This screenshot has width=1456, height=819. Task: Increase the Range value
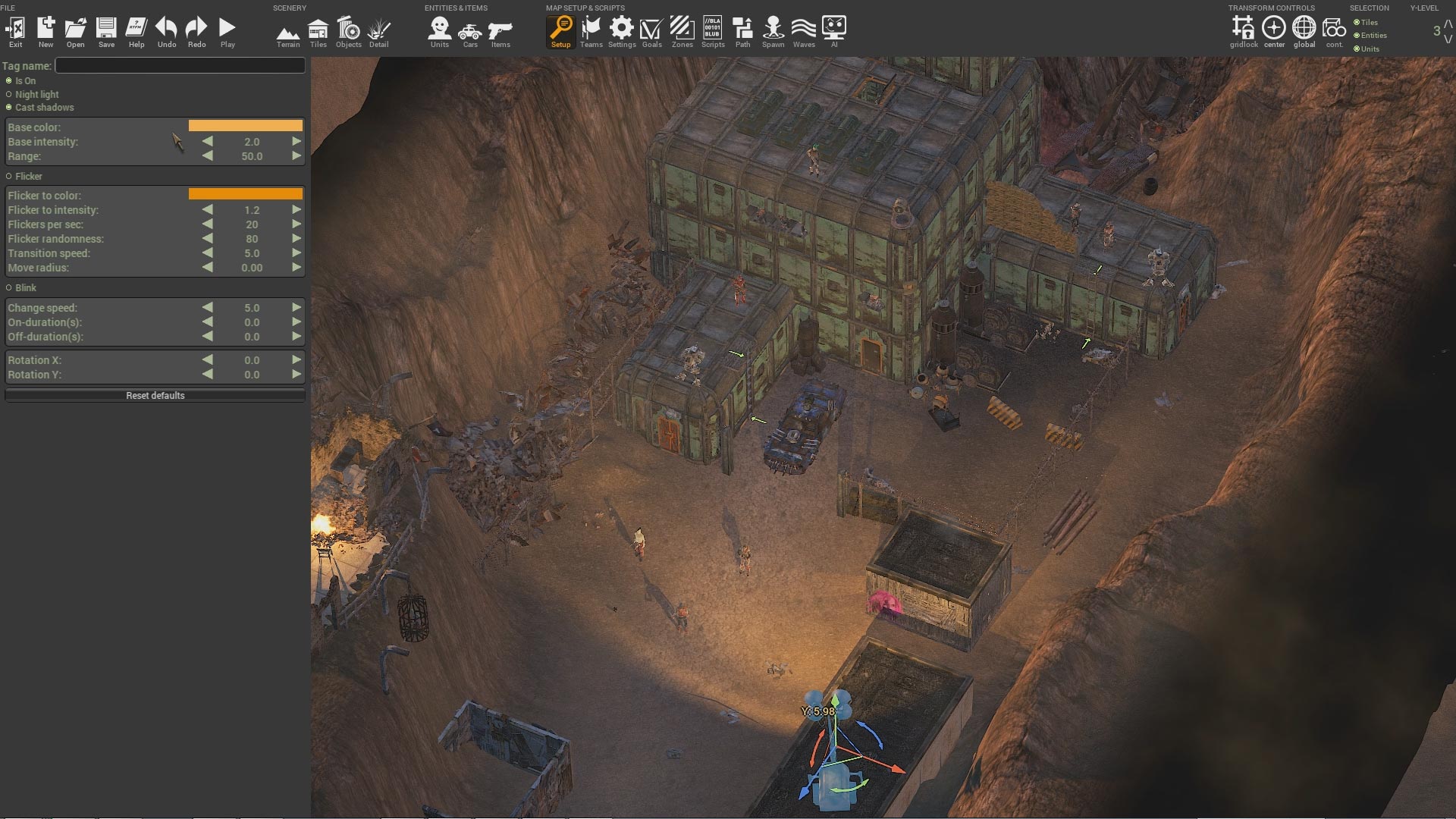296,156
